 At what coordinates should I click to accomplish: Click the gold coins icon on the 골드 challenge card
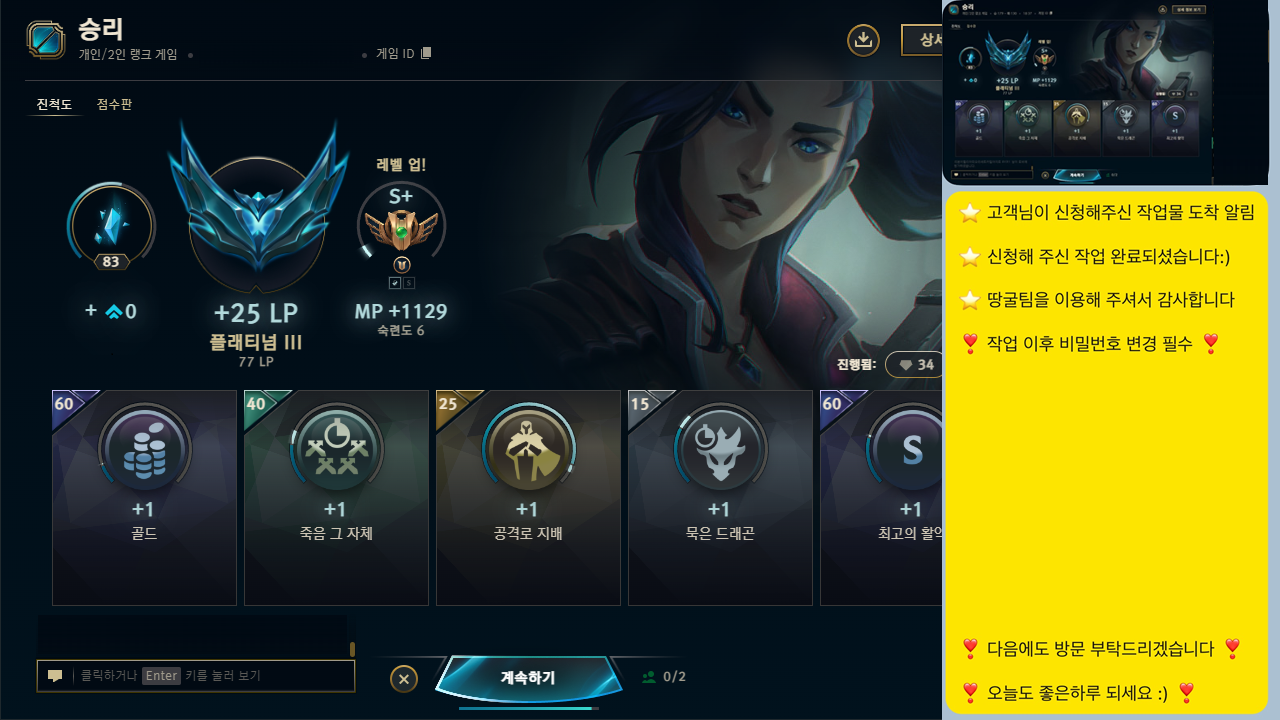coord(144,449)
